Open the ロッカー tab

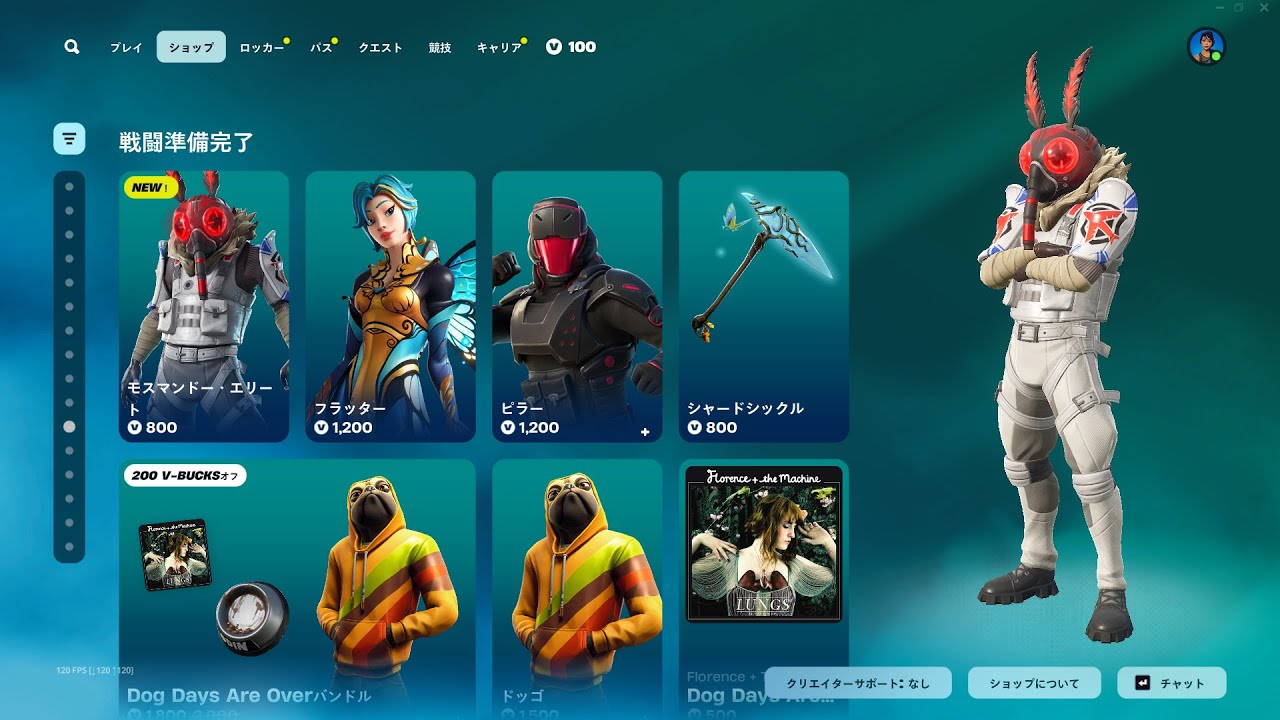pyautogui.click(x=262, y=47)
